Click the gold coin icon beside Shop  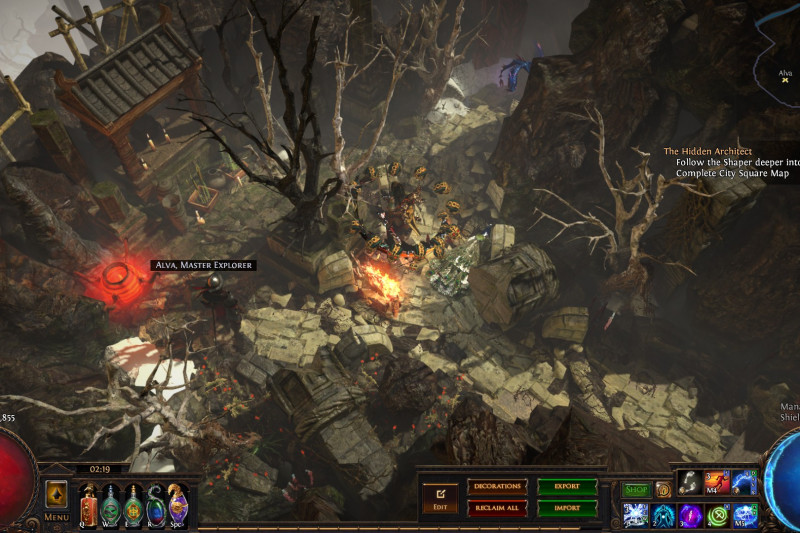[x=662, y=490]
